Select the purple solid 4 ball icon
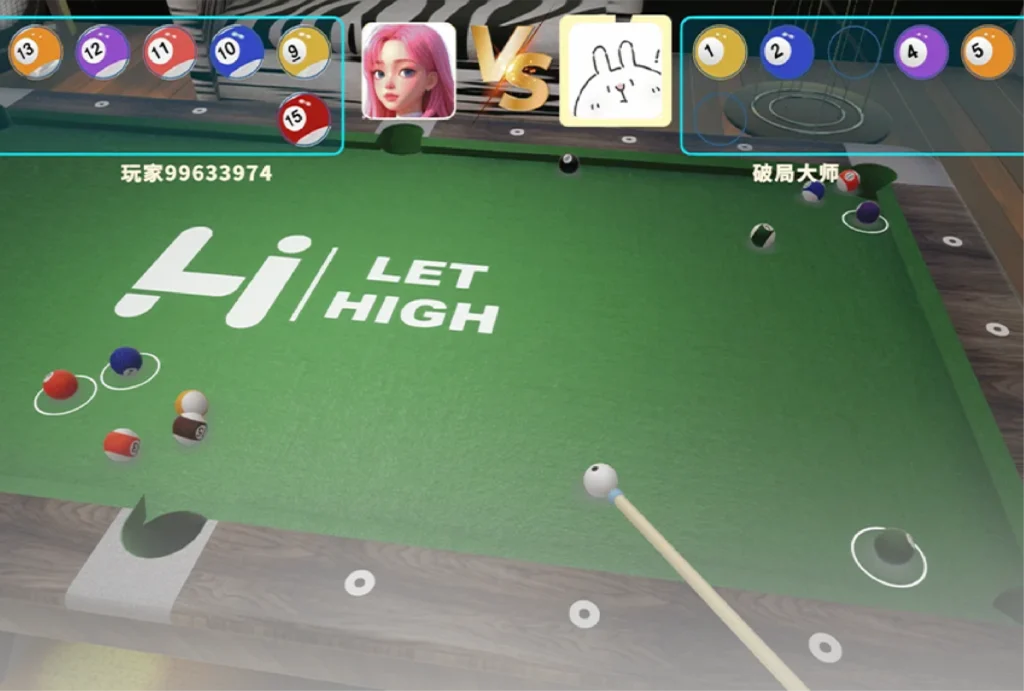The height and width of the screenshot is (691, 1024). coord(921,52)
